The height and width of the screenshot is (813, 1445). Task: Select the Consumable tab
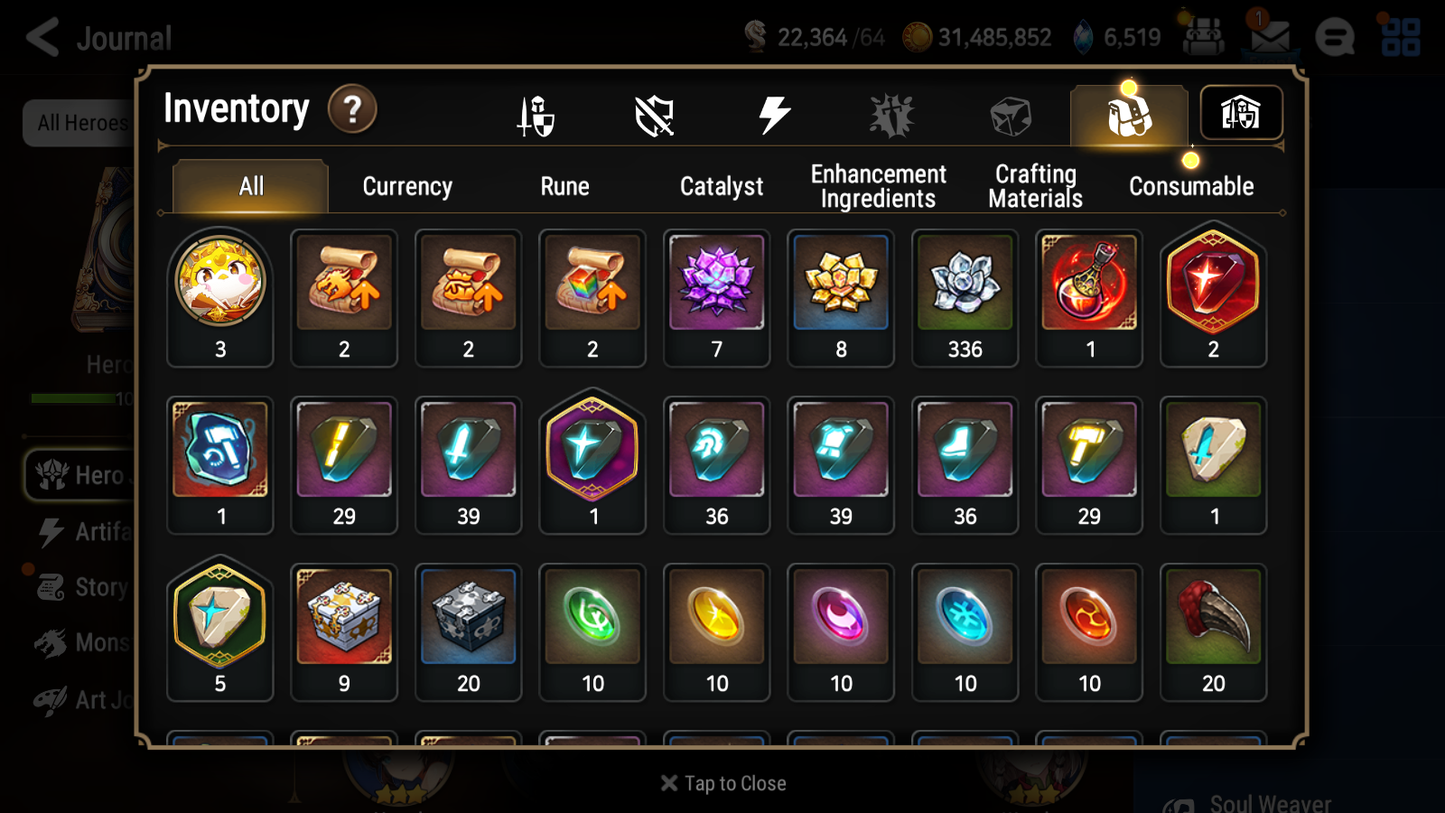(1192, 186)
